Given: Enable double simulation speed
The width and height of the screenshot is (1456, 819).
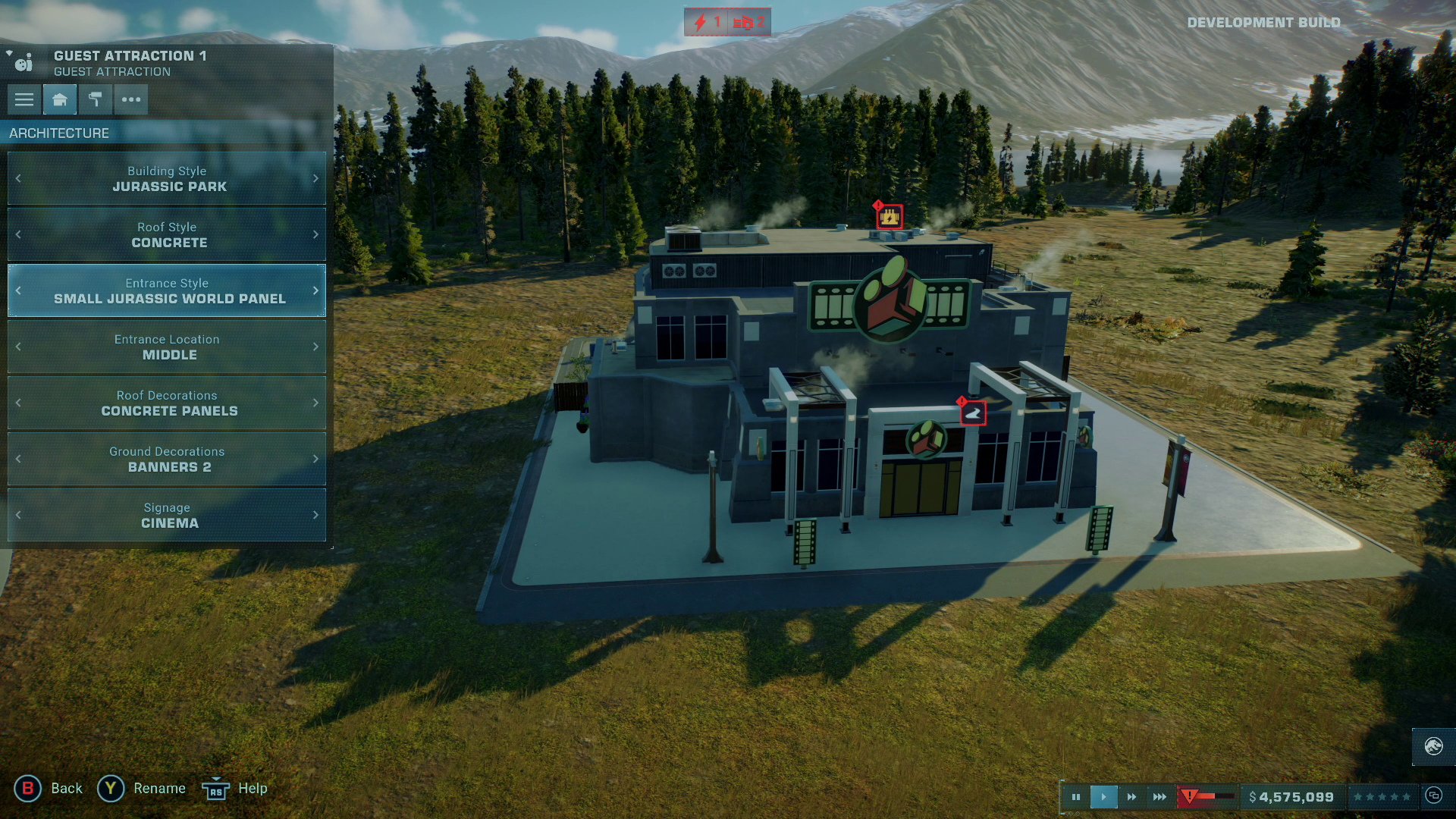Looking at the screenshot, I should (x=1132, y=796).
